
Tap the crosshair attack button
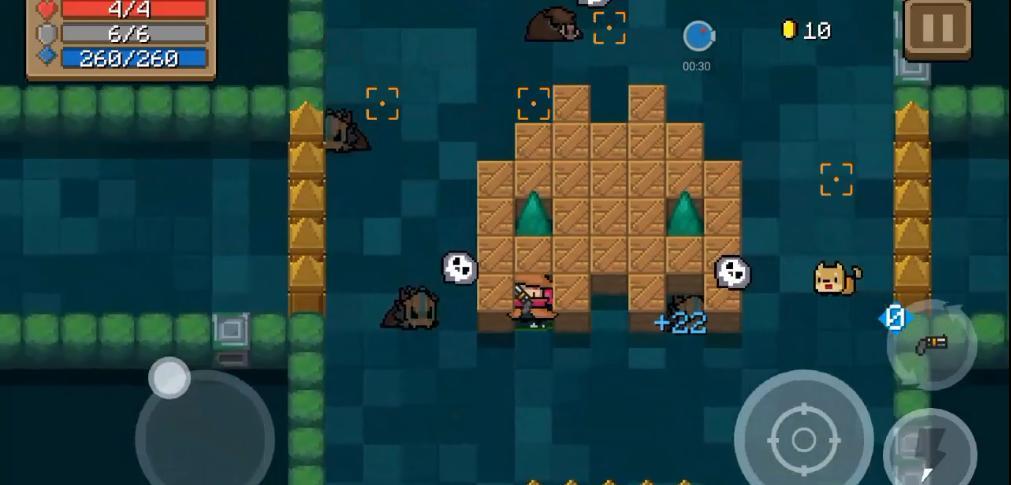pyautogui.click(x=803, y=437)
